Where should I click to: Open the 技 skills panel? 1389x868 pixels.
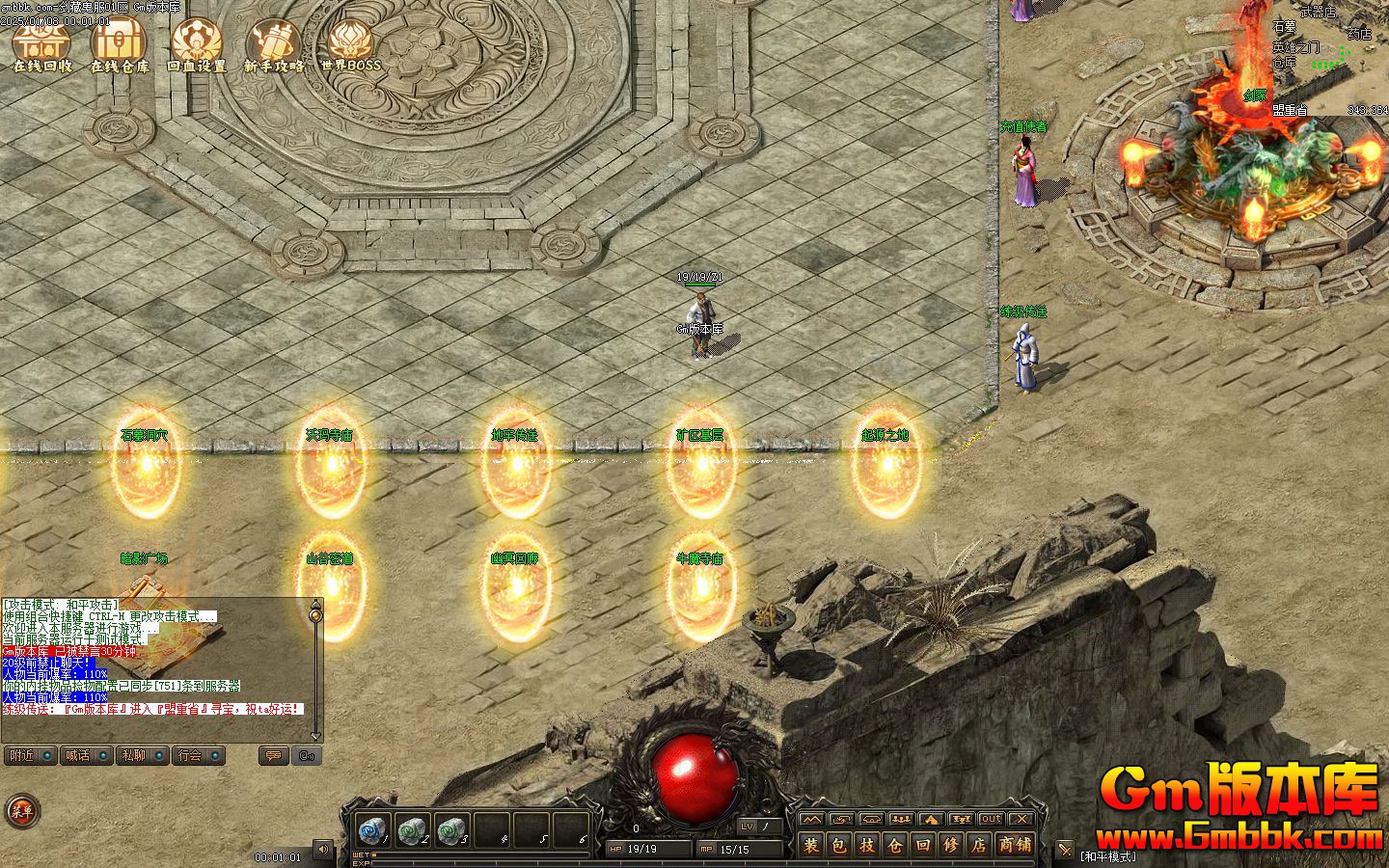tap(867, 846)
